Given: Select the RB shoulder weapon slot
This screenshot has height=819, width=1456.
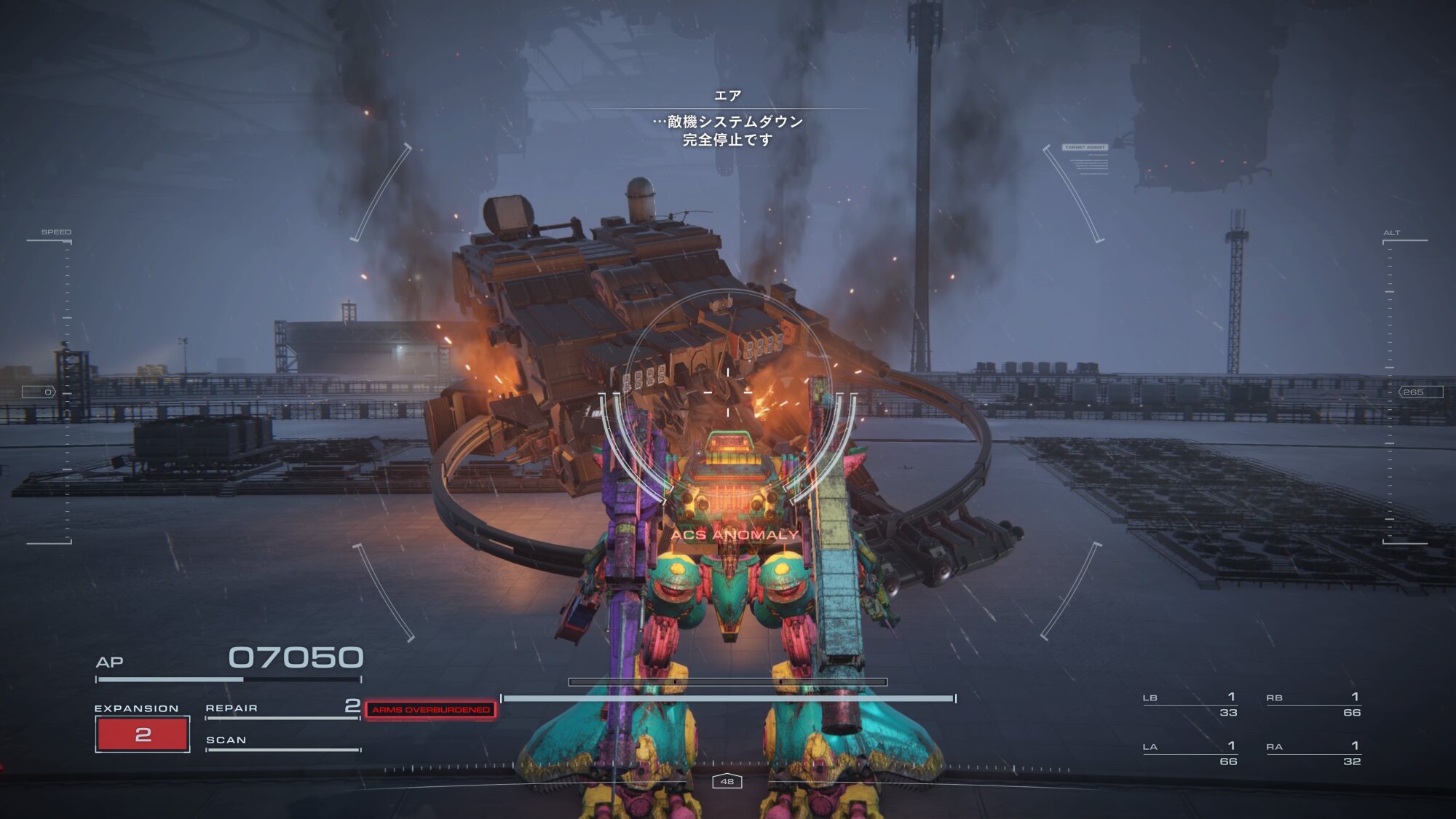Looking at the screenshot, I should pos(1313,704).
